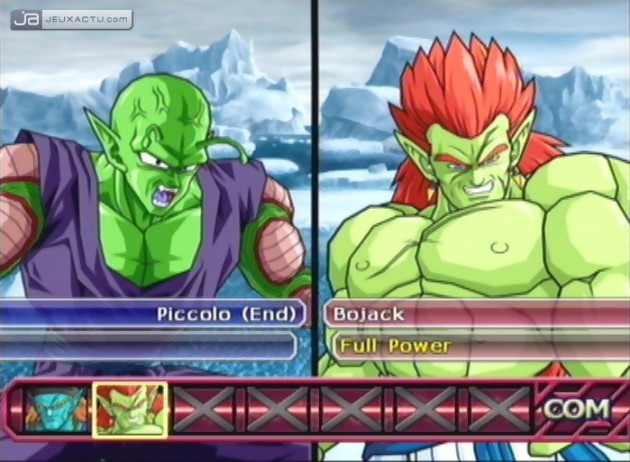
Task: Pick the highlighted Bojack portrait in the team row
Action: click(129, 409)
